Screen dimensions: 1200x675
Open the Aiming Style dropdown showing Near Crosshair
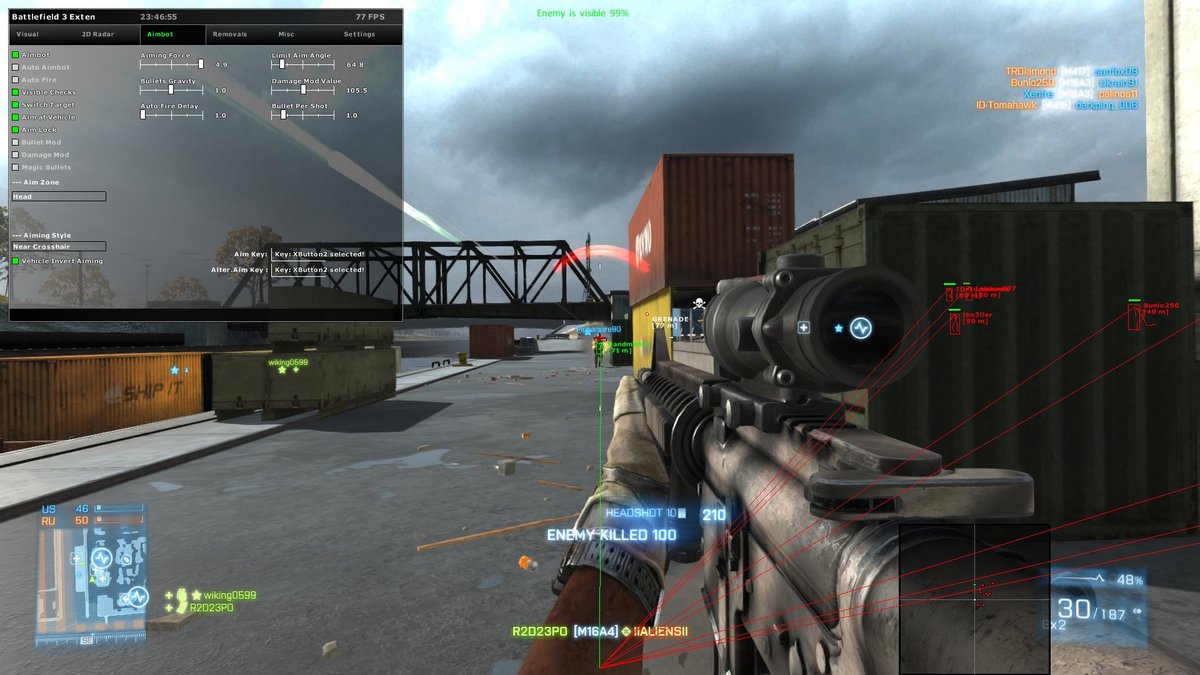click(58, 246)
